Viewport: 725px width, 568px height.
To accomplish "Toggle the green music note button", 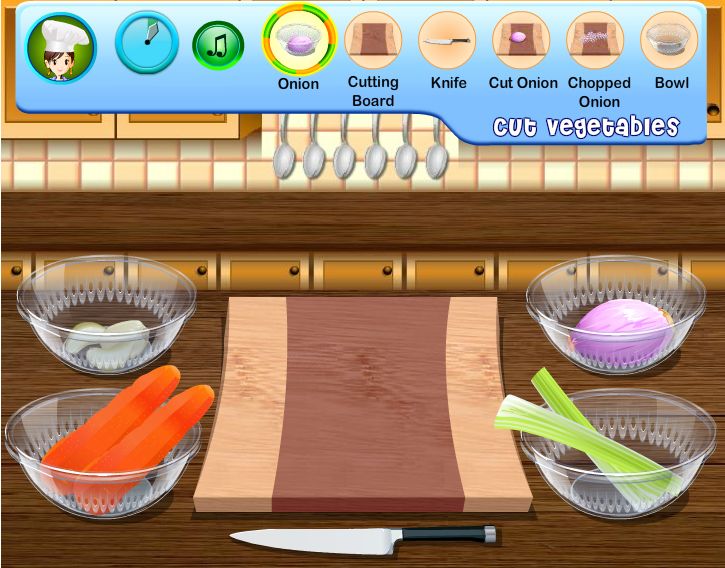I will tap(217, 45).
